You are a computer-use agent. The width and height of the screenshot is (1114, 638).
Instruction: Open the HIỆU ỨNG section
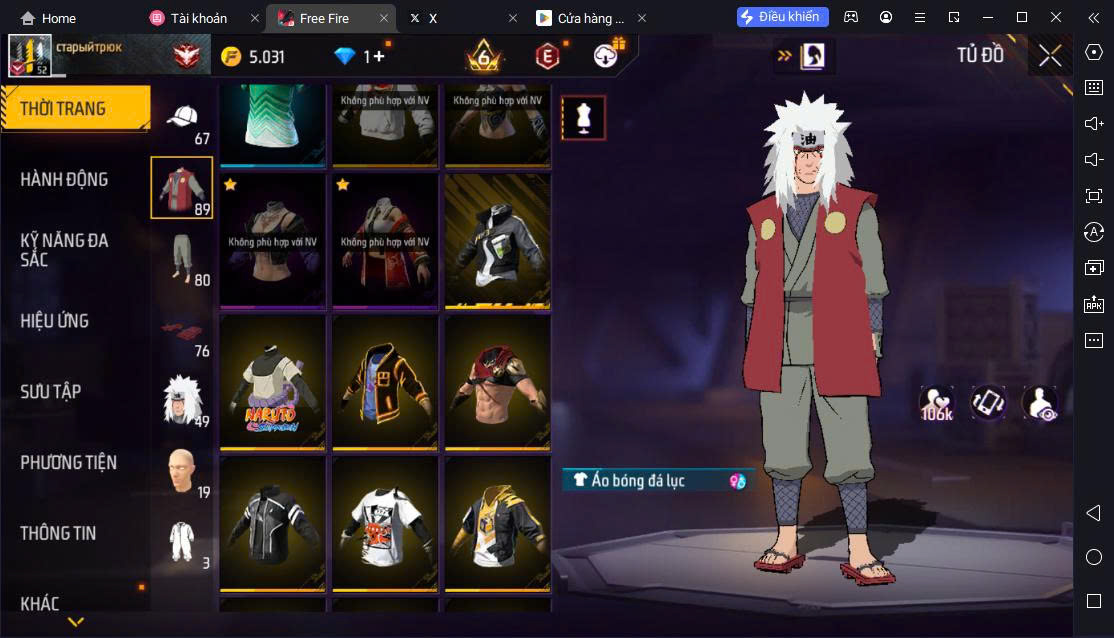coord(55,321)
